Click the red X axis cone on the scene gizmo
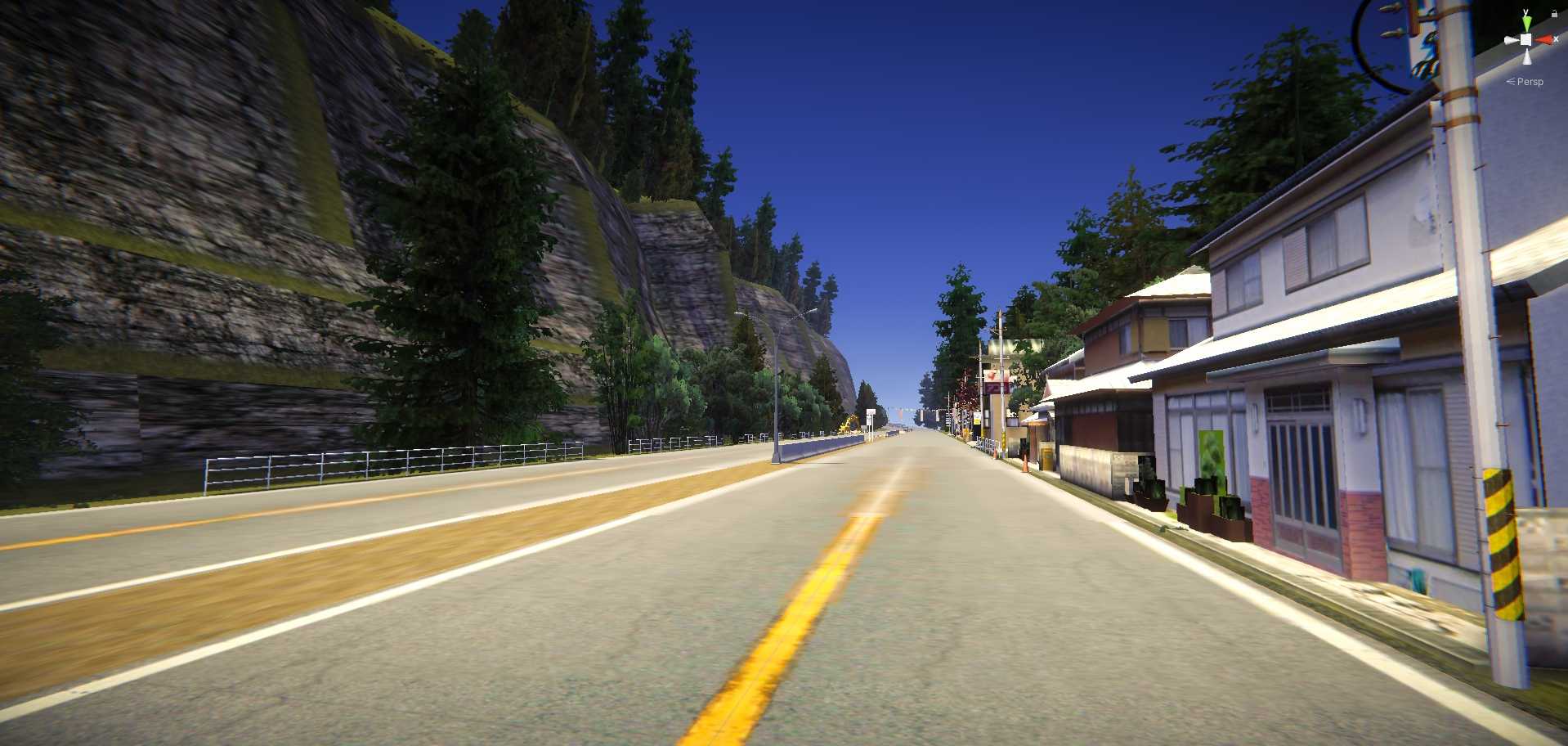1568x746 pixels. pyautogui.click(x=1545, y=39)
